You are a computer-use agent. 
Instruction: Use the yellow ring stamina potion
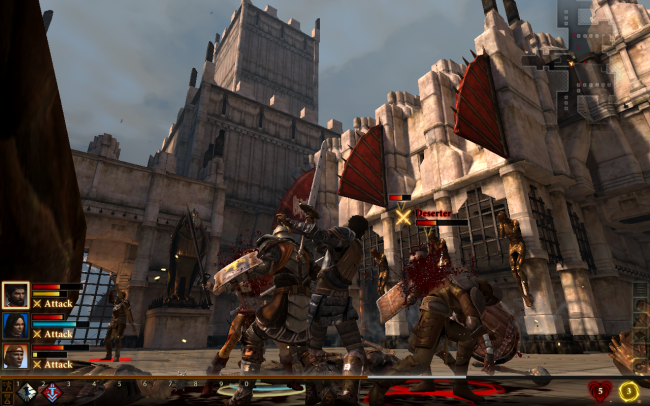[629, 391]
